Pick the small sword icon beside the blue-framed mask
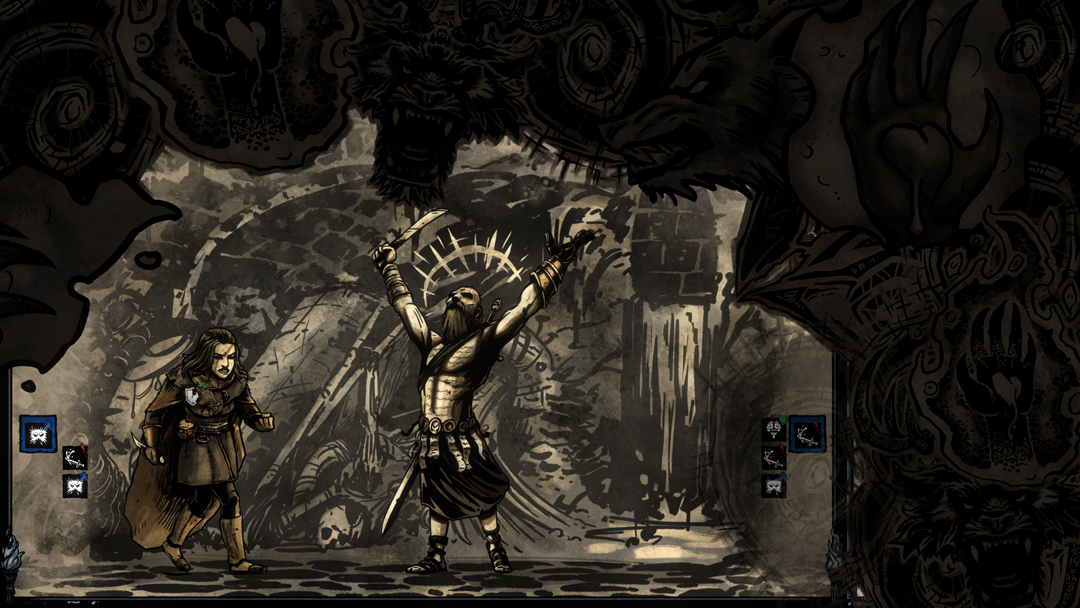 click(x=74, y=458)
